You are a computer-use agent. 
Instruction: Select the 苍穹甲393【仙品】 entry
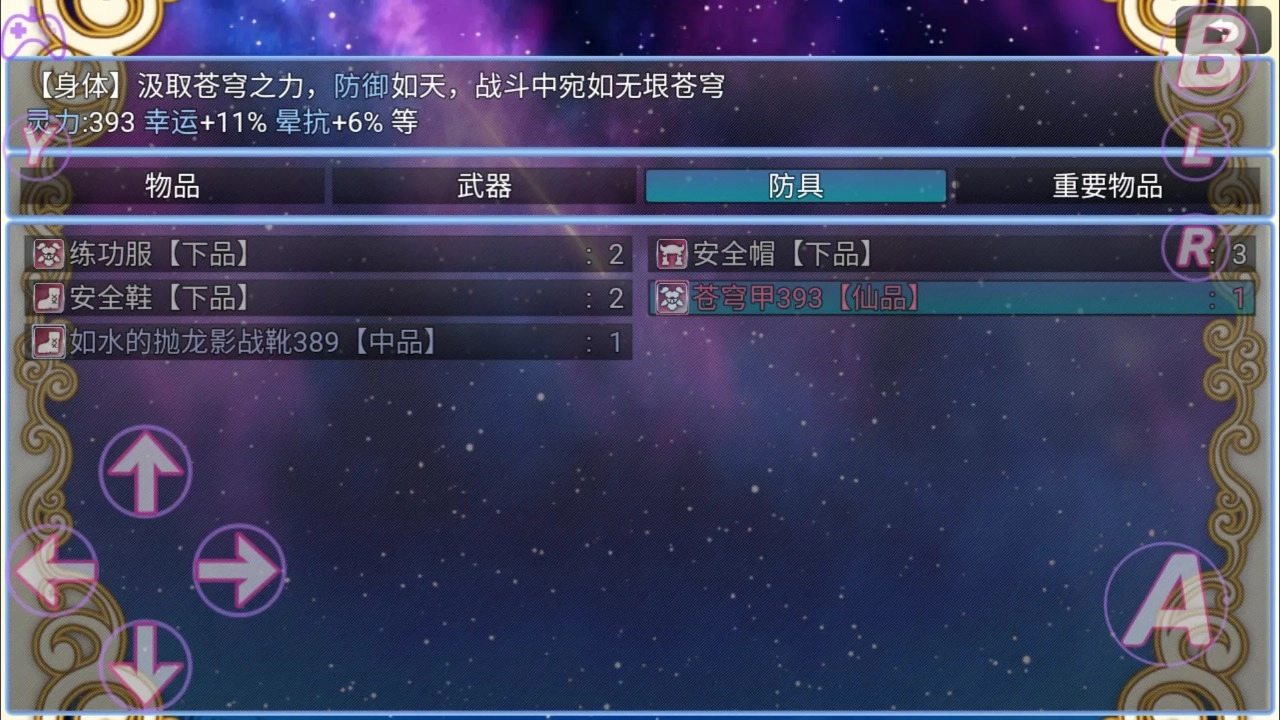(800, 298)
